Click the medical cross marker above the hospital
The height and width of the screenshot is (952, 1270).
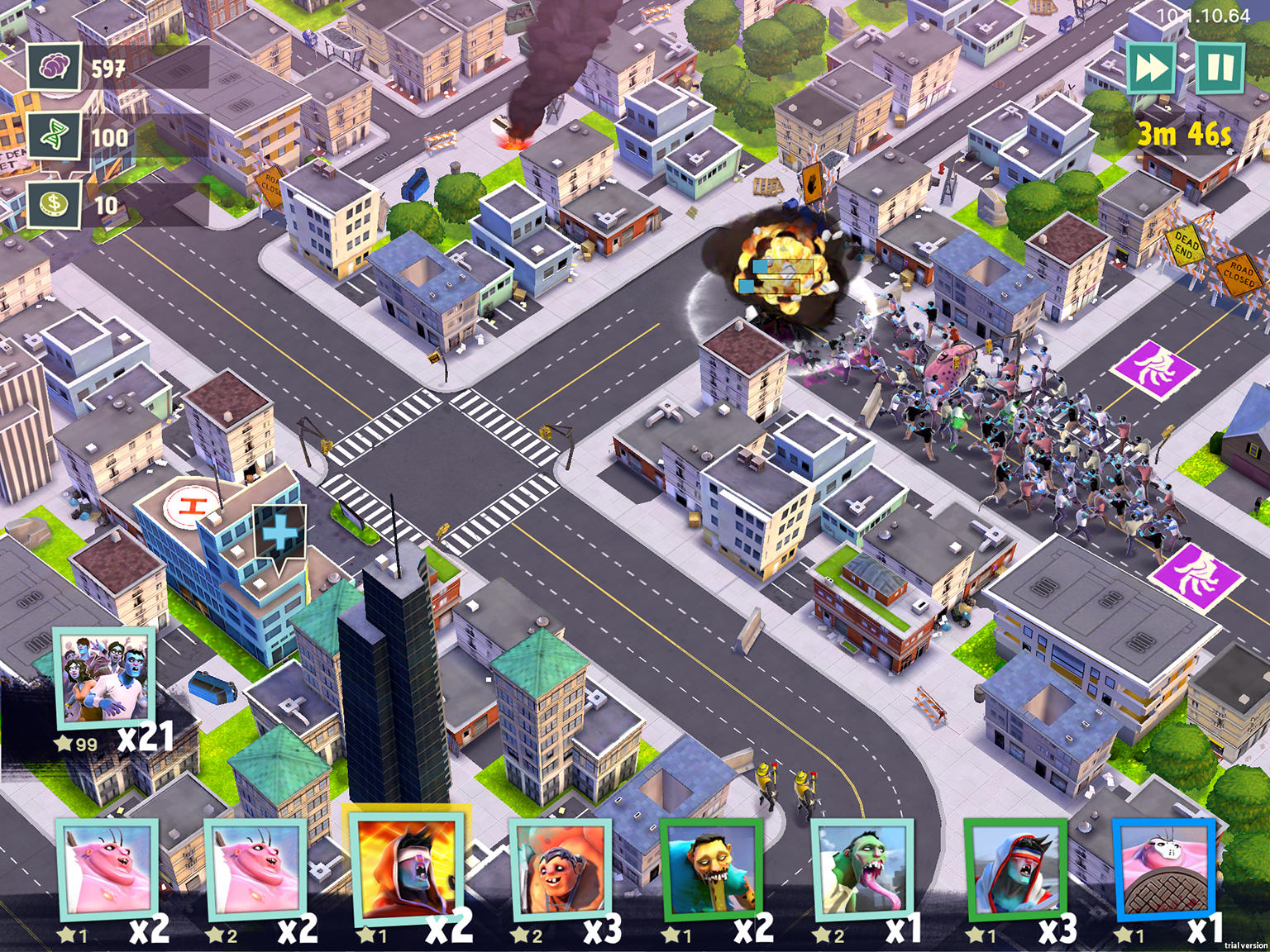(x=280, y=535)
